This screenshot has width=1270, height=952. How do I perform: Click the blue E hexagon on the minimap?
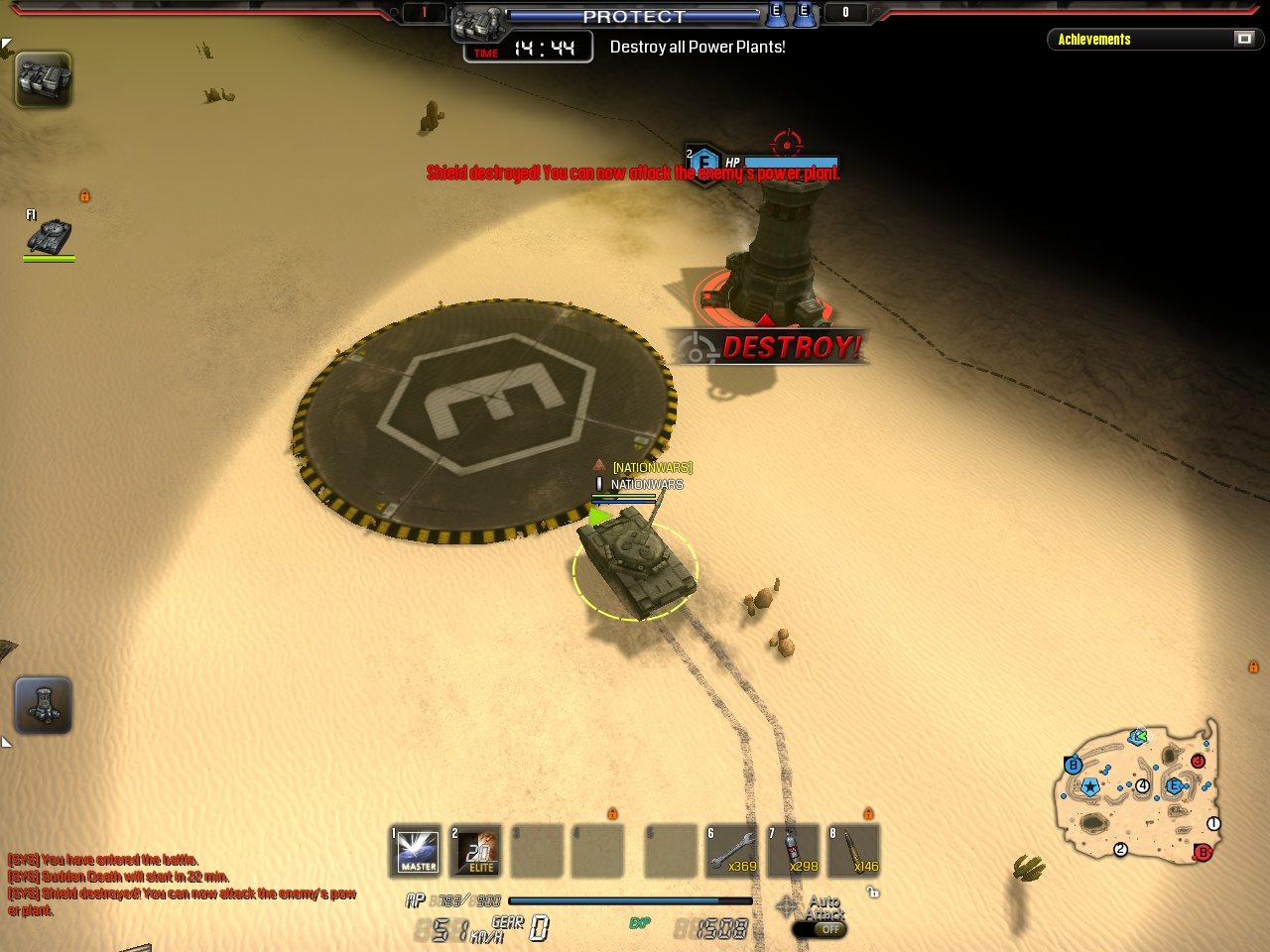click(1175, 786)
